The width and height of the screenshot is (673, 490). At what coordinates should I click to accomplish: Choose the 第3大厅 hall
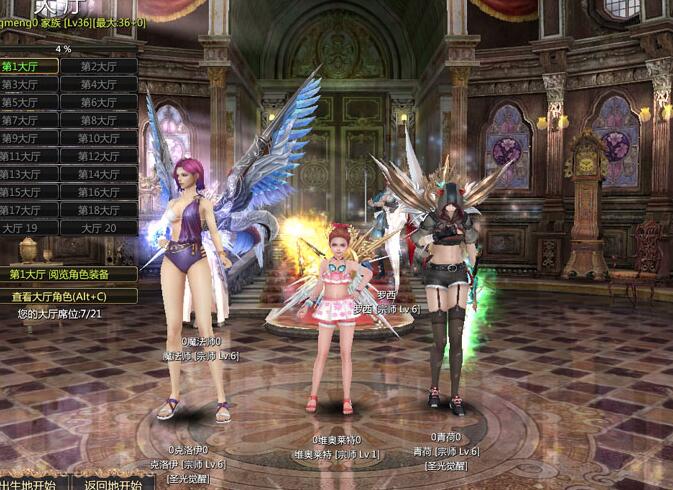tap(28, 84)
